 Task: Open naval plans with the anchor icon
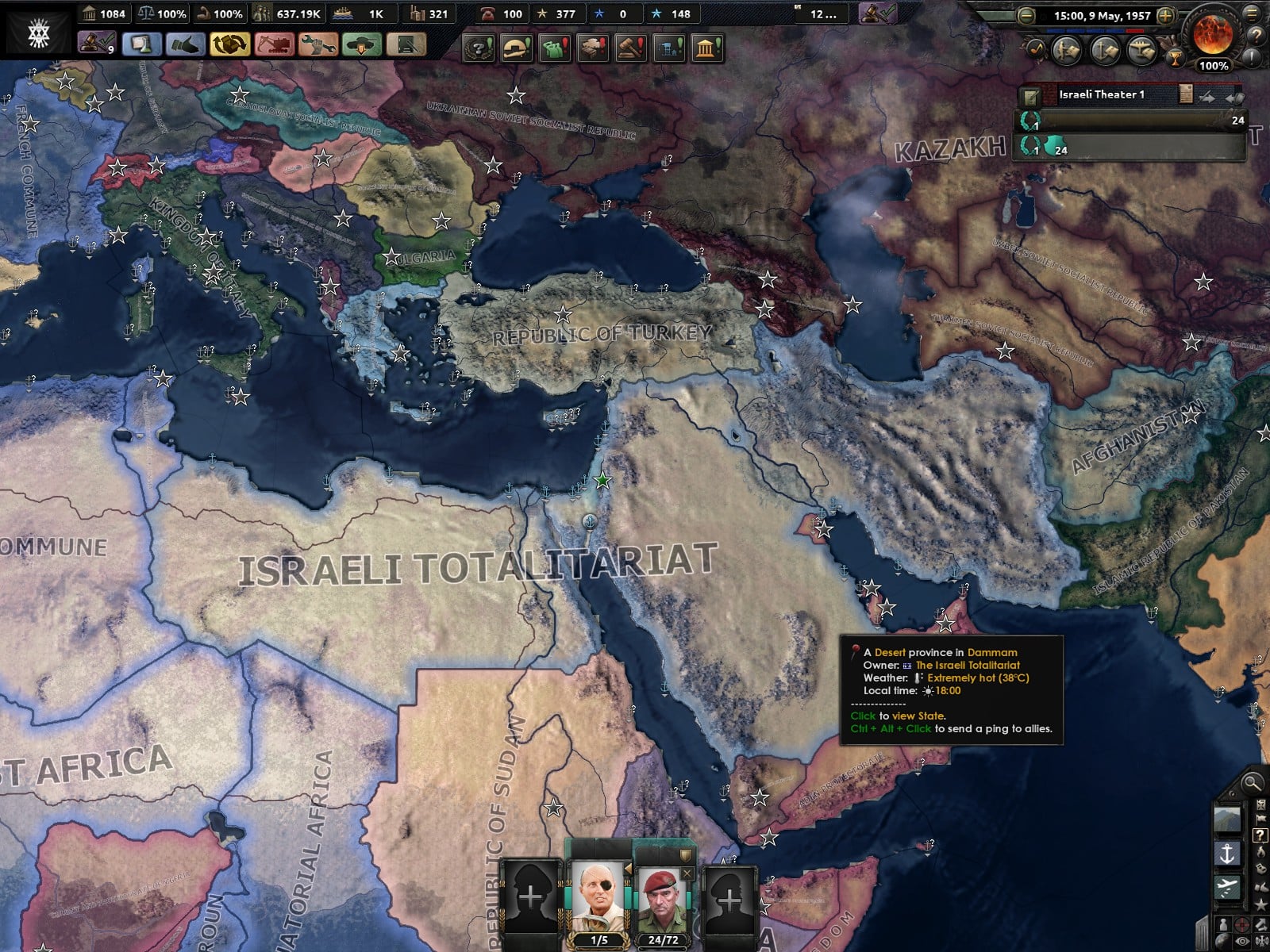[x=1104, y=50]
